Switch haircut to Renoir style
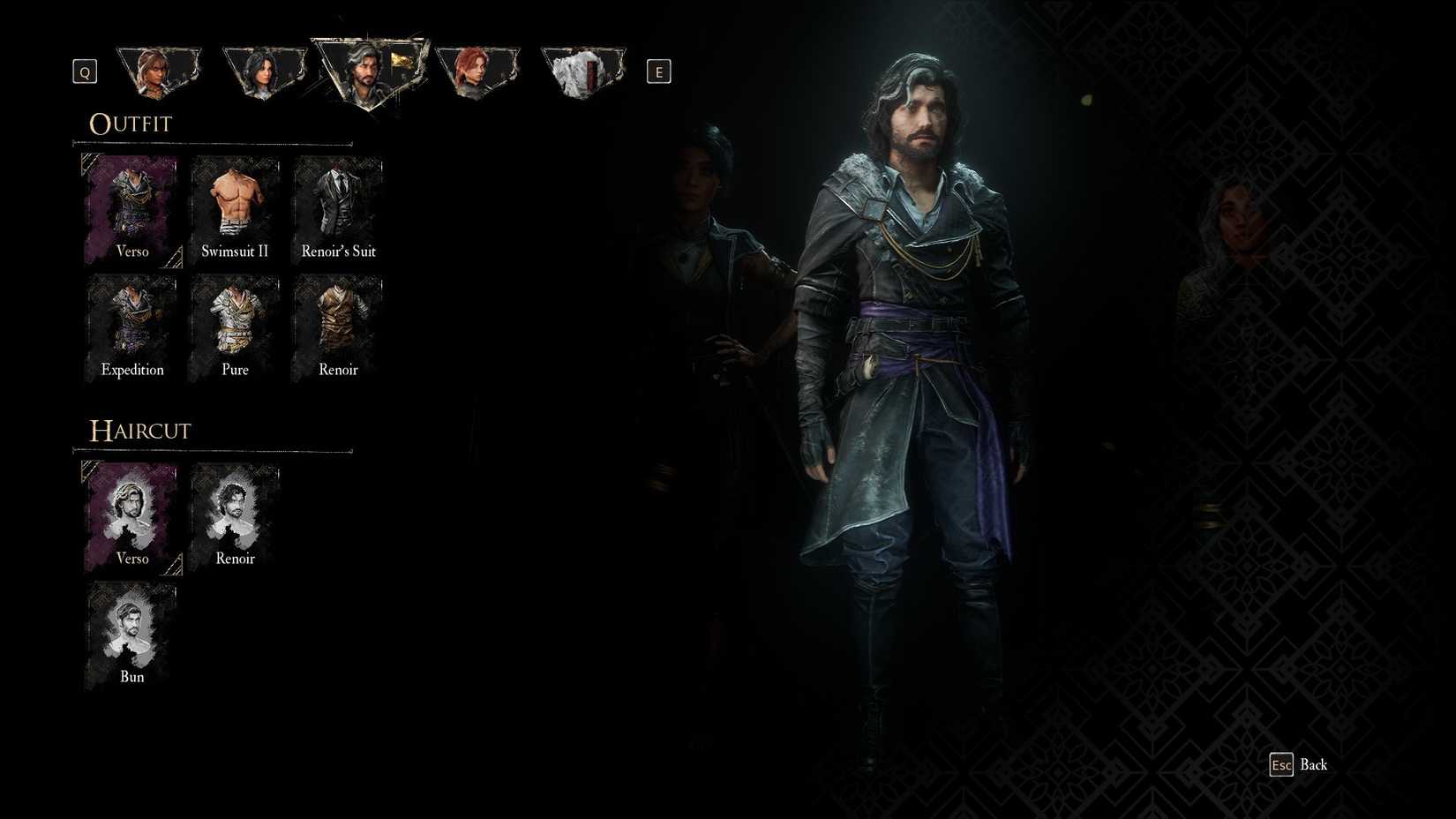The height and width of the screenshot is (819, 1456). [234, 516]
